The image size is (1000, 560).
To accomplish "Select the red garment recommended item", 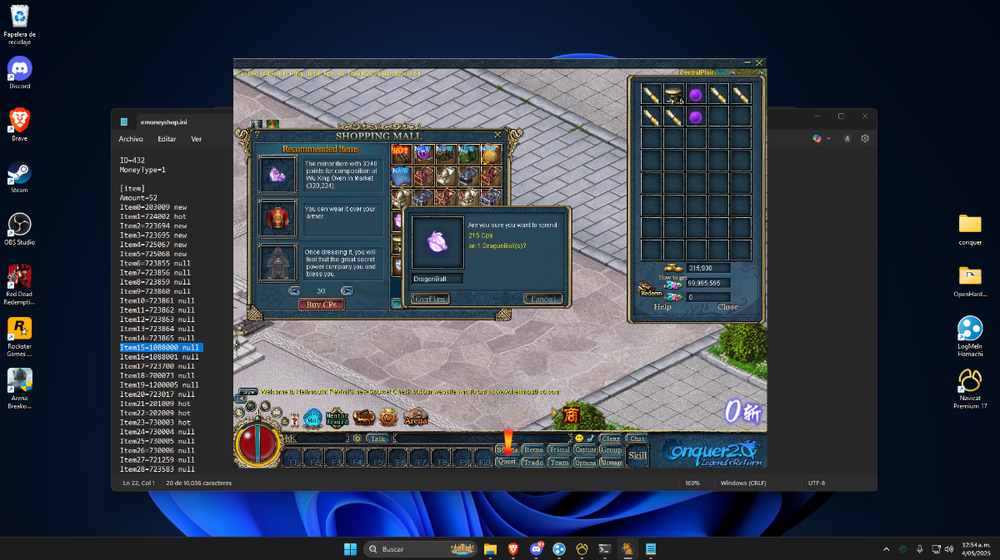I will [277, 217].
